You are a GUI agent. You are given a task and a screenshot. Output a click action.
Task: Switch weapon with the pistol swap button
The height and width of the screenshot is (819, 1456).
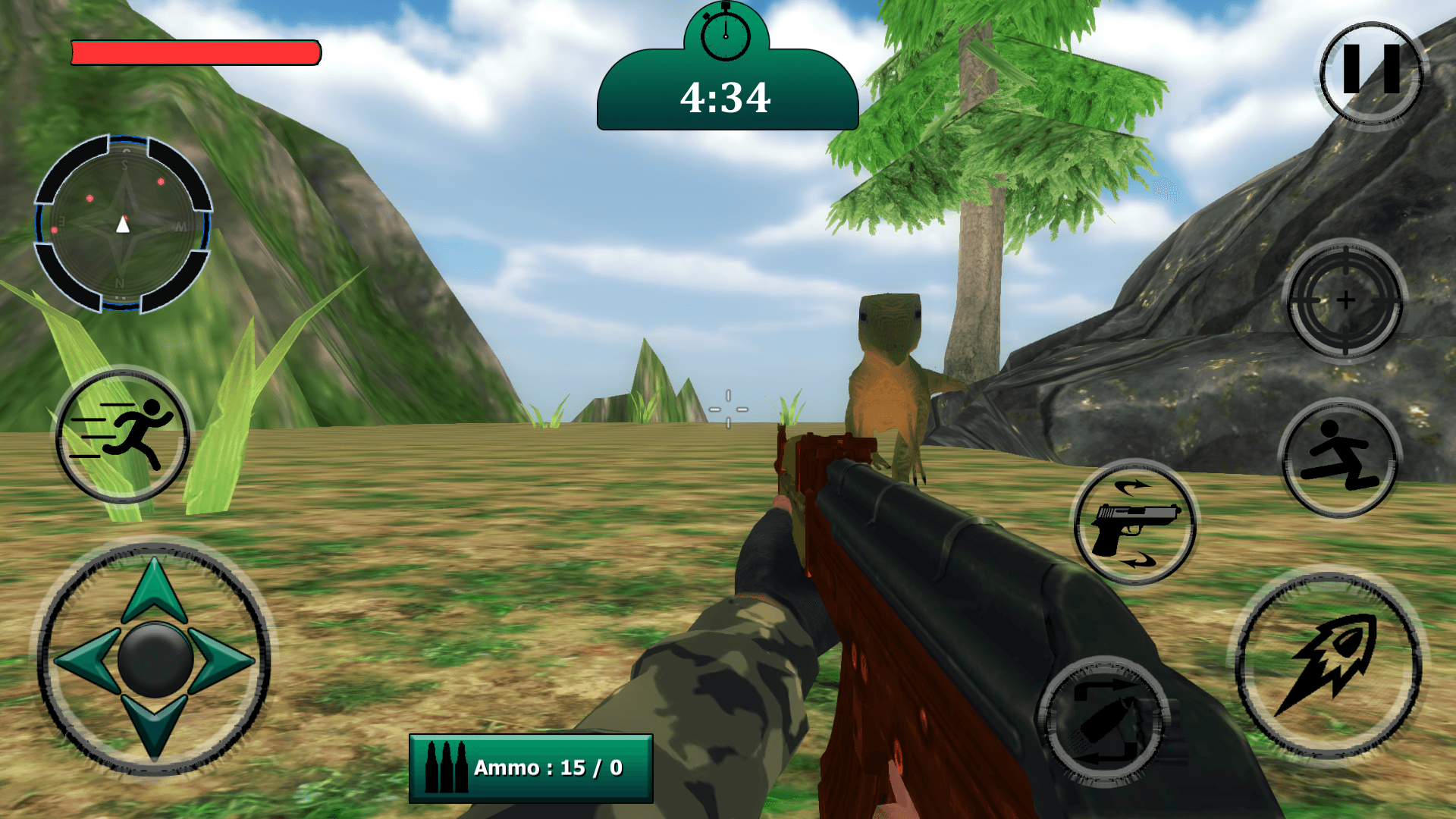click(1134, 523)
